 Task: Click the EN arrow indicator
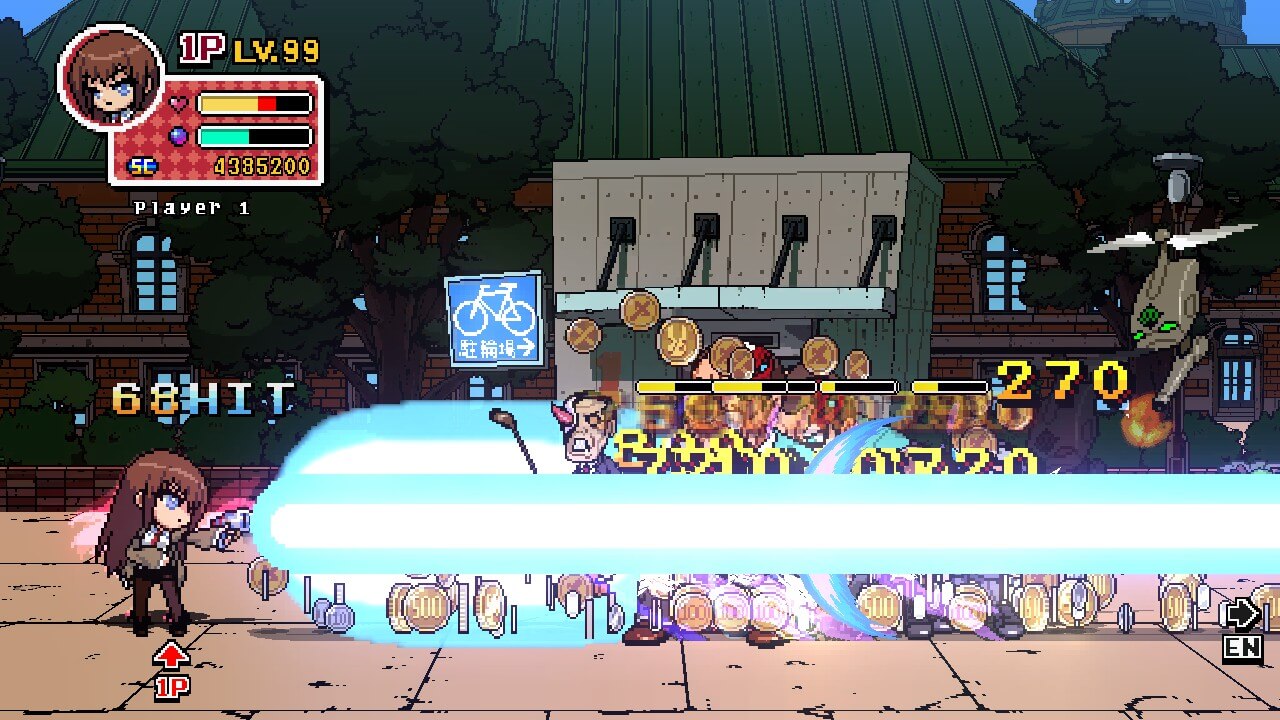click(1241, 629)
